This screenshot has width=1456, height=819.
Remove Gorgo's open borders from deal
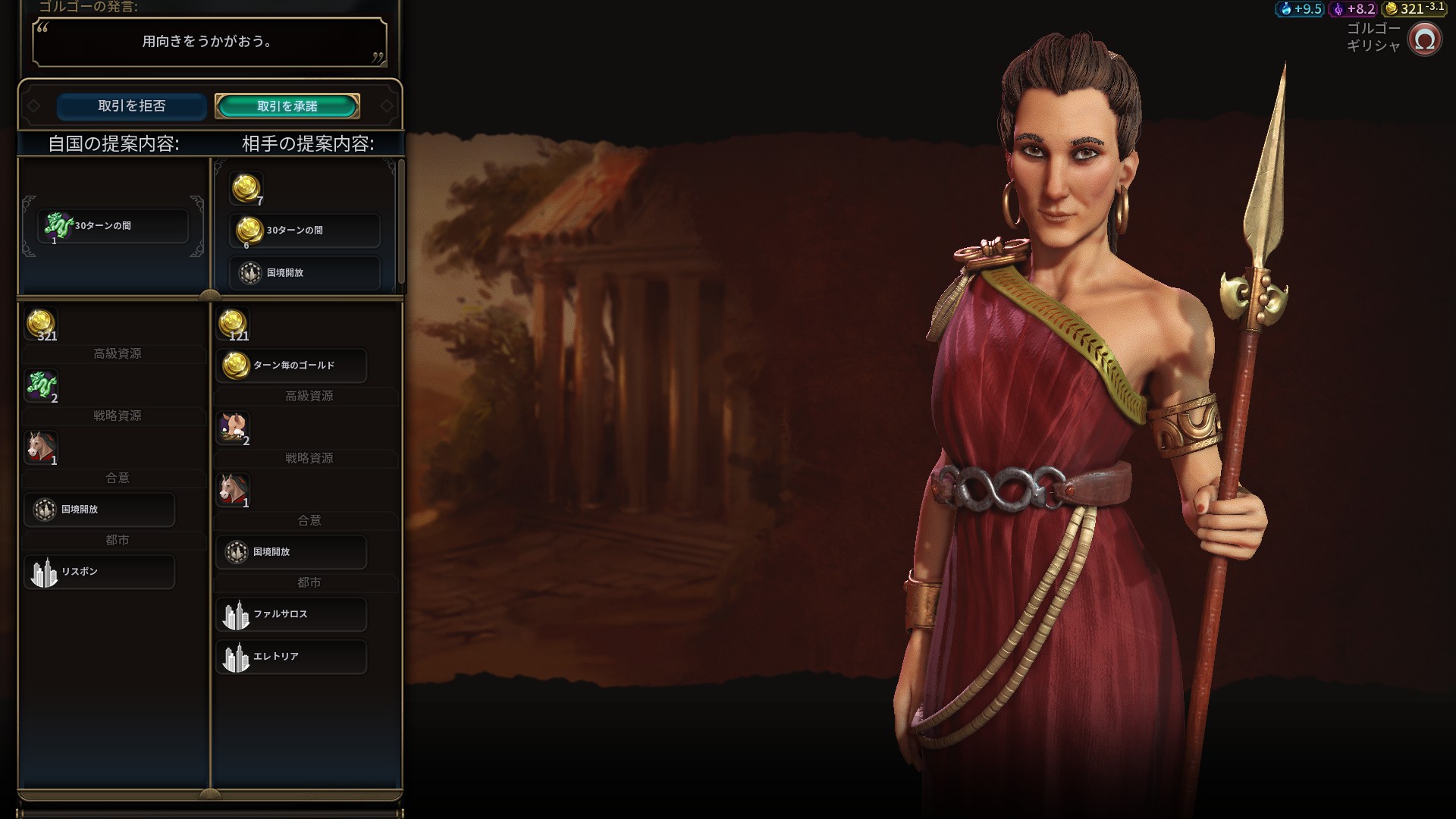click(x=304, y=273)
